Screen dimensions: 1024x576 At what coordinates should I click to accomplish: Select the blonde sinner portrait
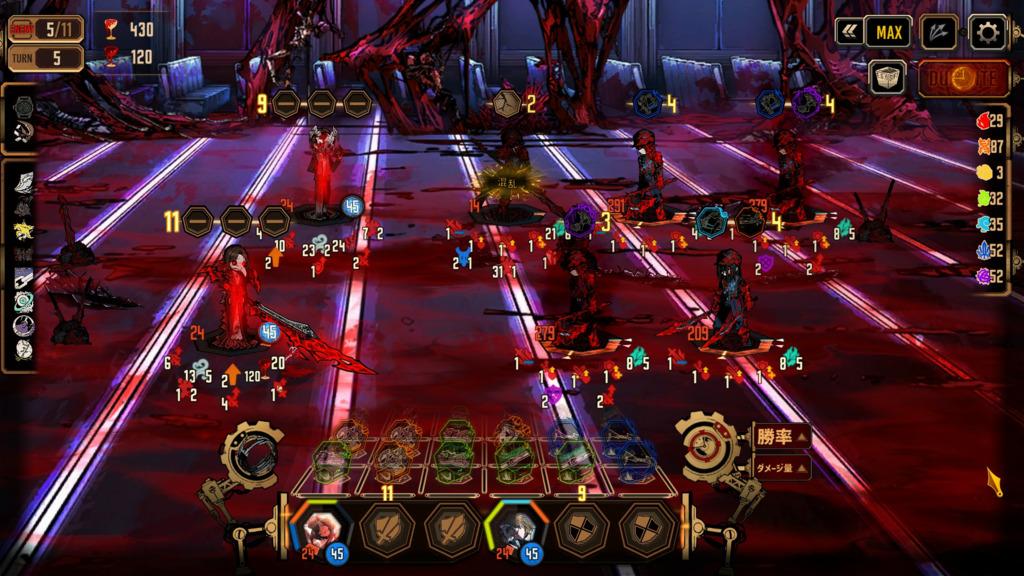[x=517, y=529]
